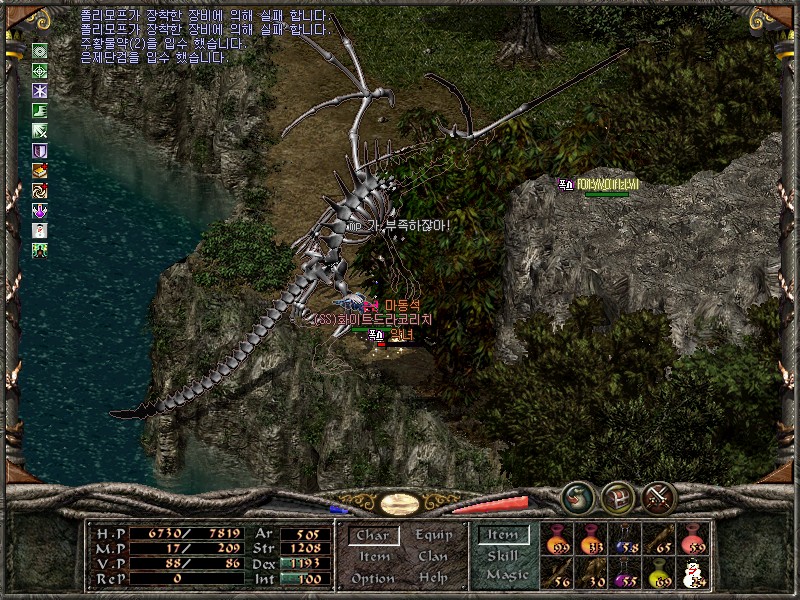Select the Item tab above Skill
Screen dimensions: 800x600
pyautogui.click(x=503, y=535)
